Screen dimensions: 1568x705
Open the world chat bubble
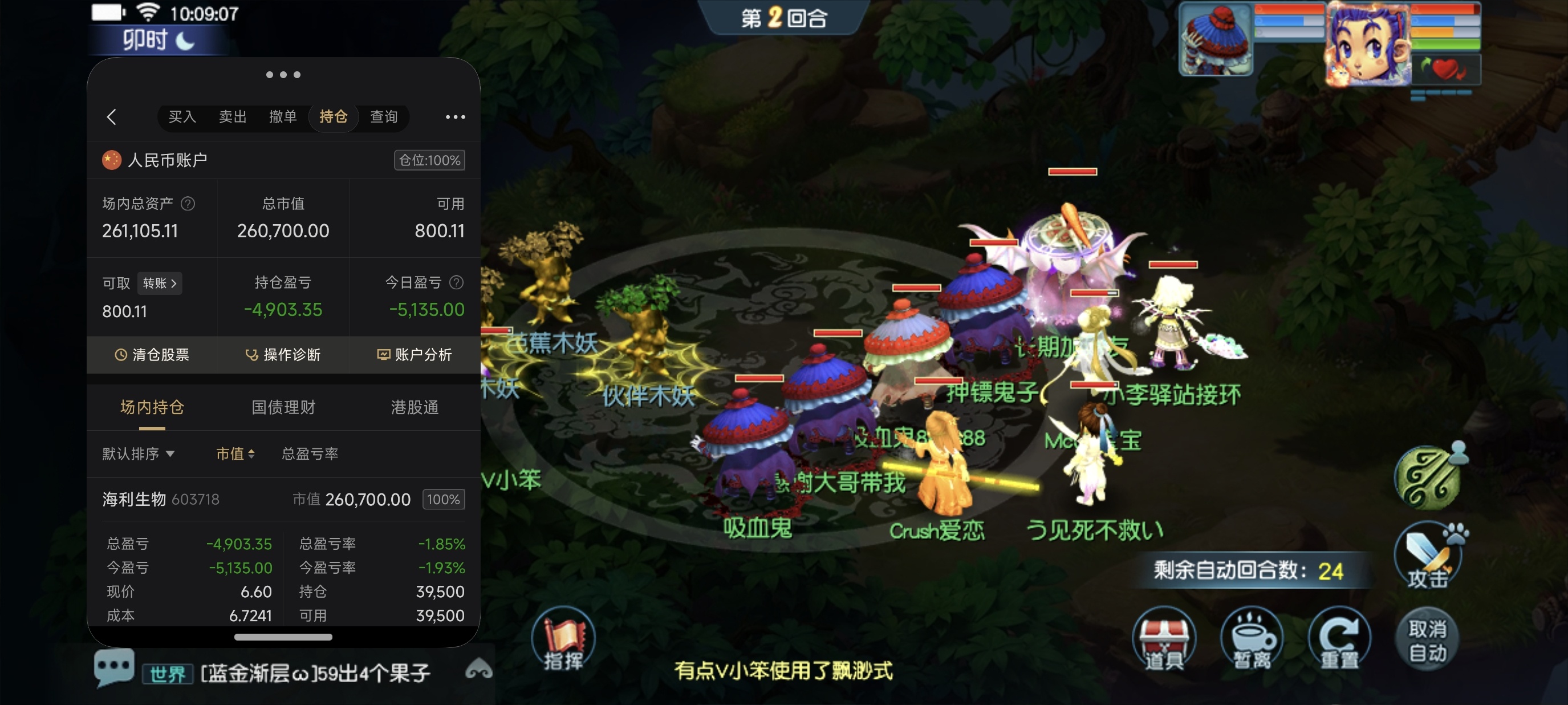coord(113,667)
